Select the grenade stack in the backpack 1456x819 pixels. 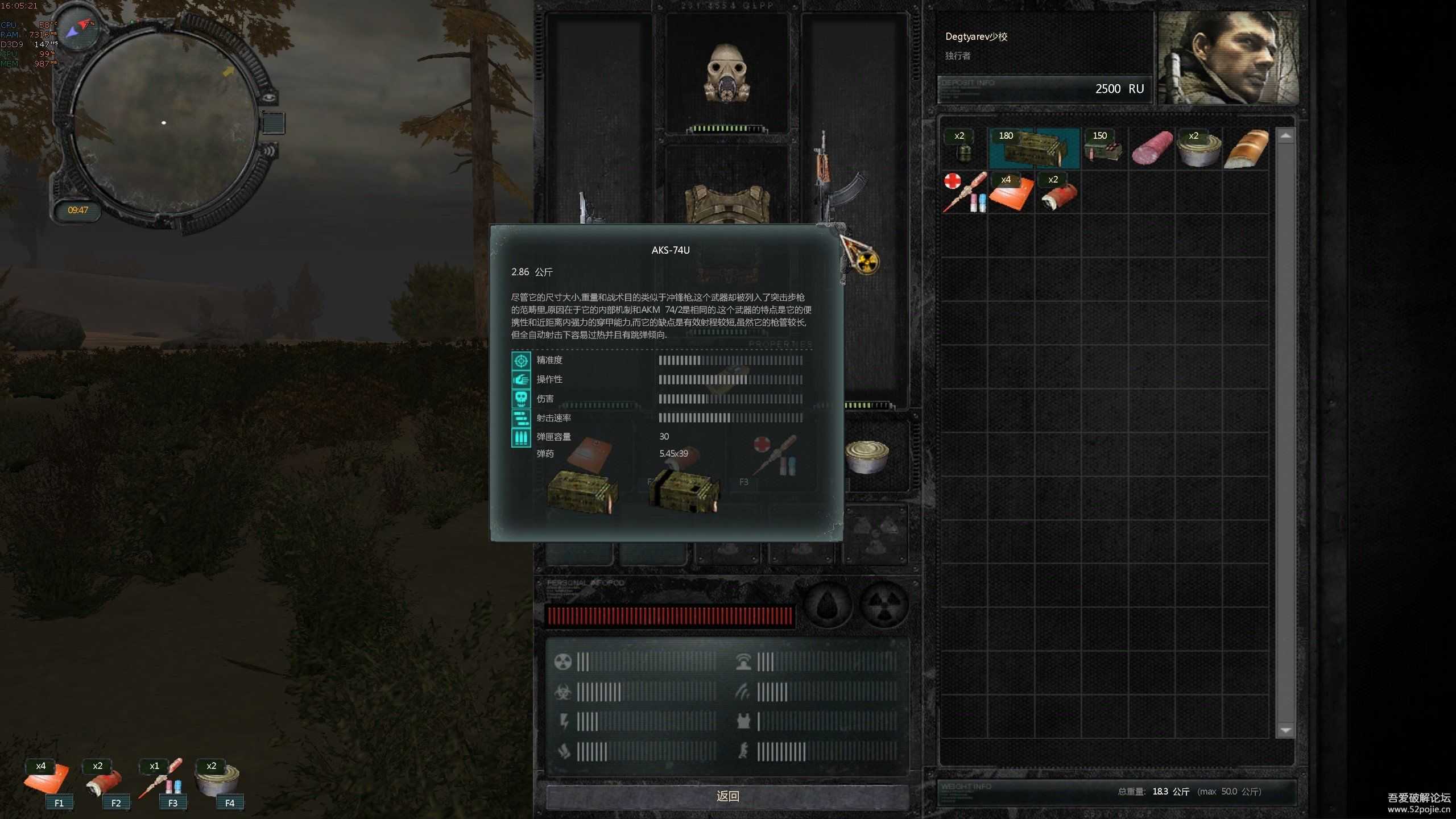pos(963,148)
